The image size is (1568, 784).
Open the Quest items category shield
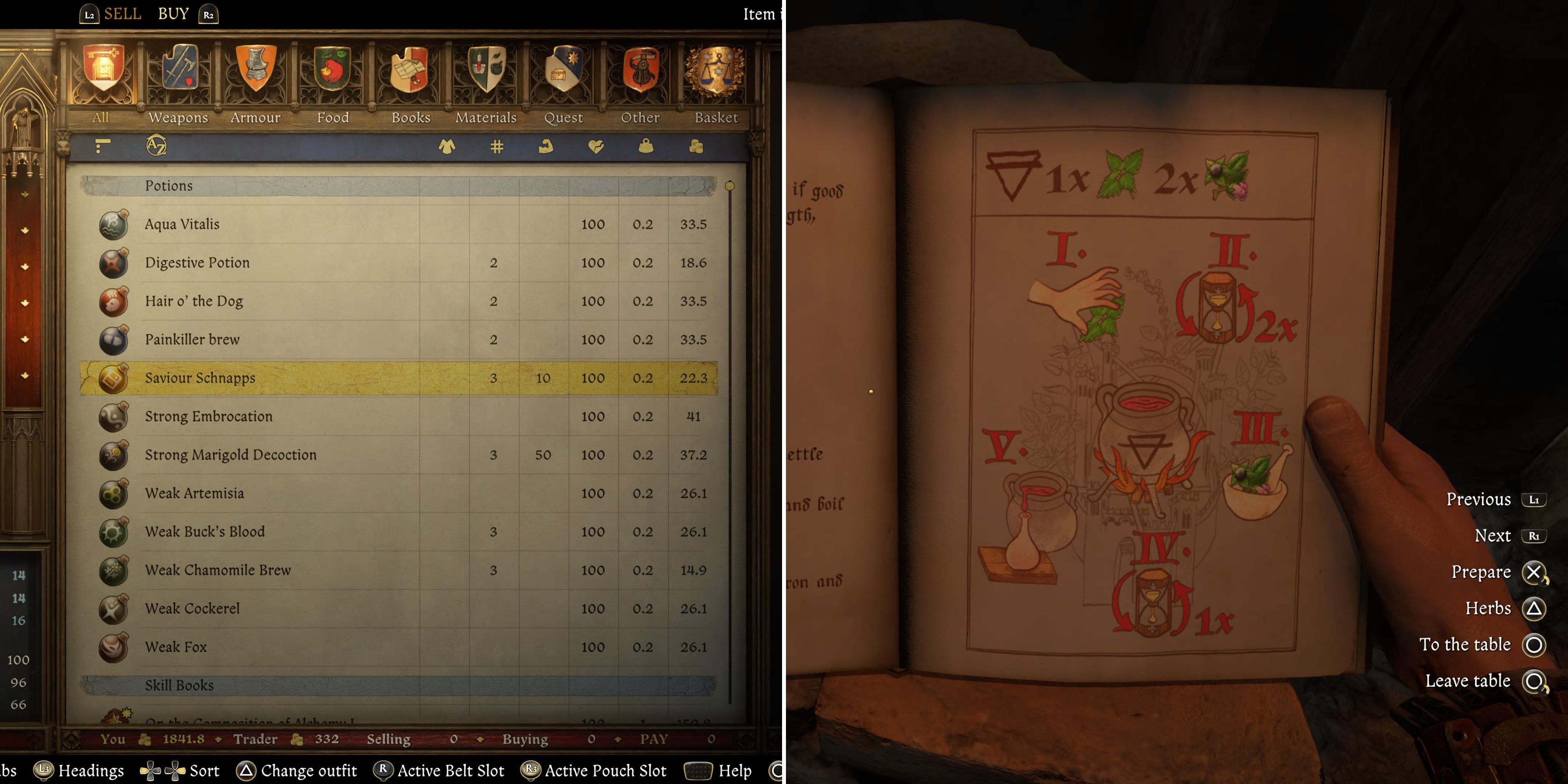[x=563, y=69]
